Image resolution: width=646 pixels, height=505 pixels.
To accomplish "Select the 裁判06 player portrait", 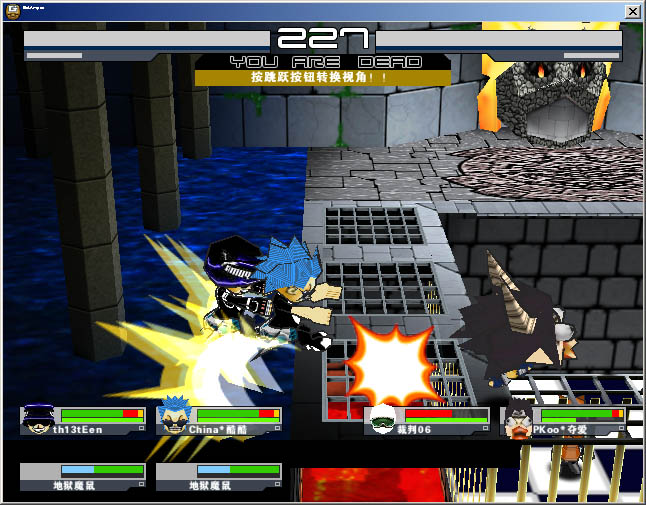I will [x=381, y=421].
